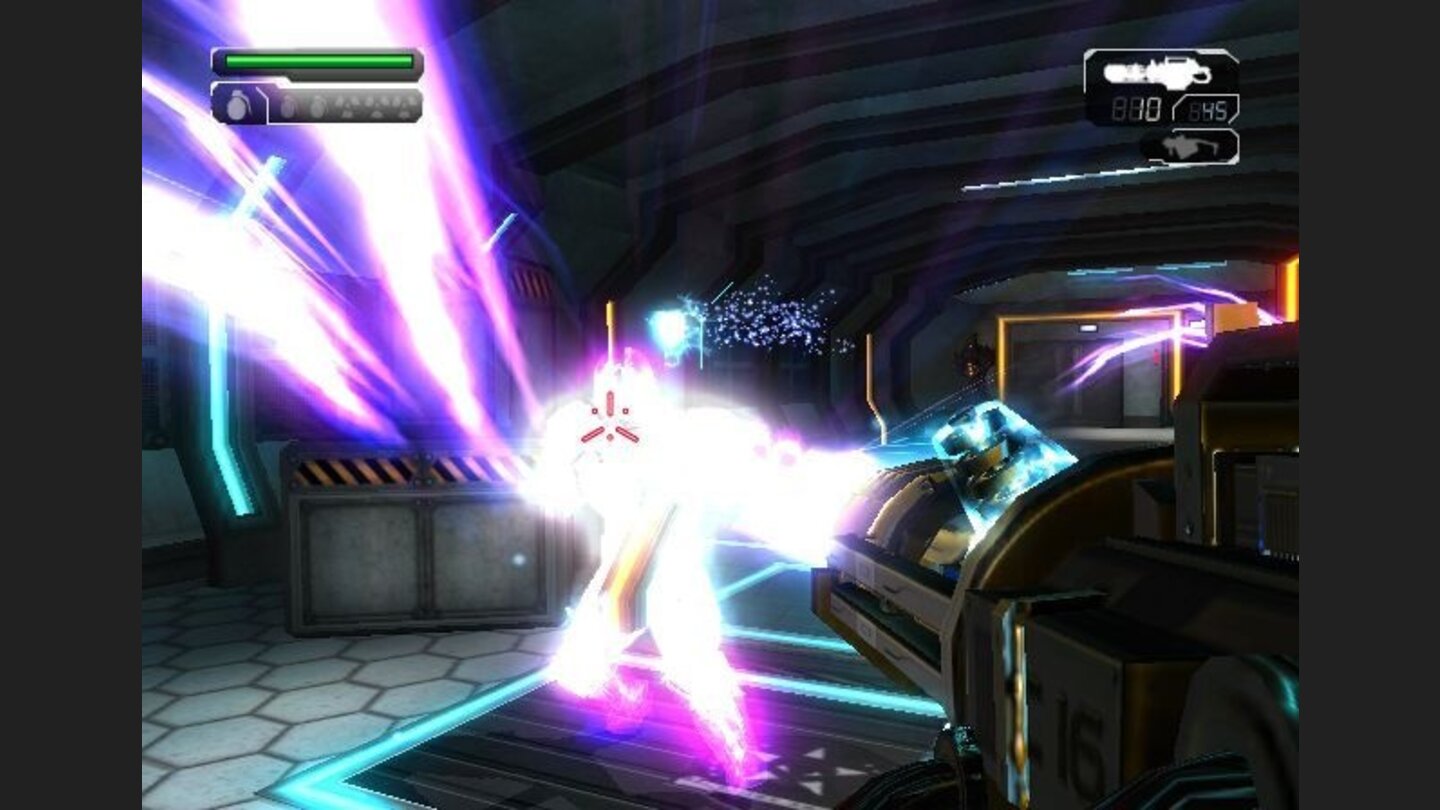Select the third item slot on the inventory strip
Image resolution: width=1440 pixels, height=810 pixels.
pyautogui.click(x=318, y=105)
